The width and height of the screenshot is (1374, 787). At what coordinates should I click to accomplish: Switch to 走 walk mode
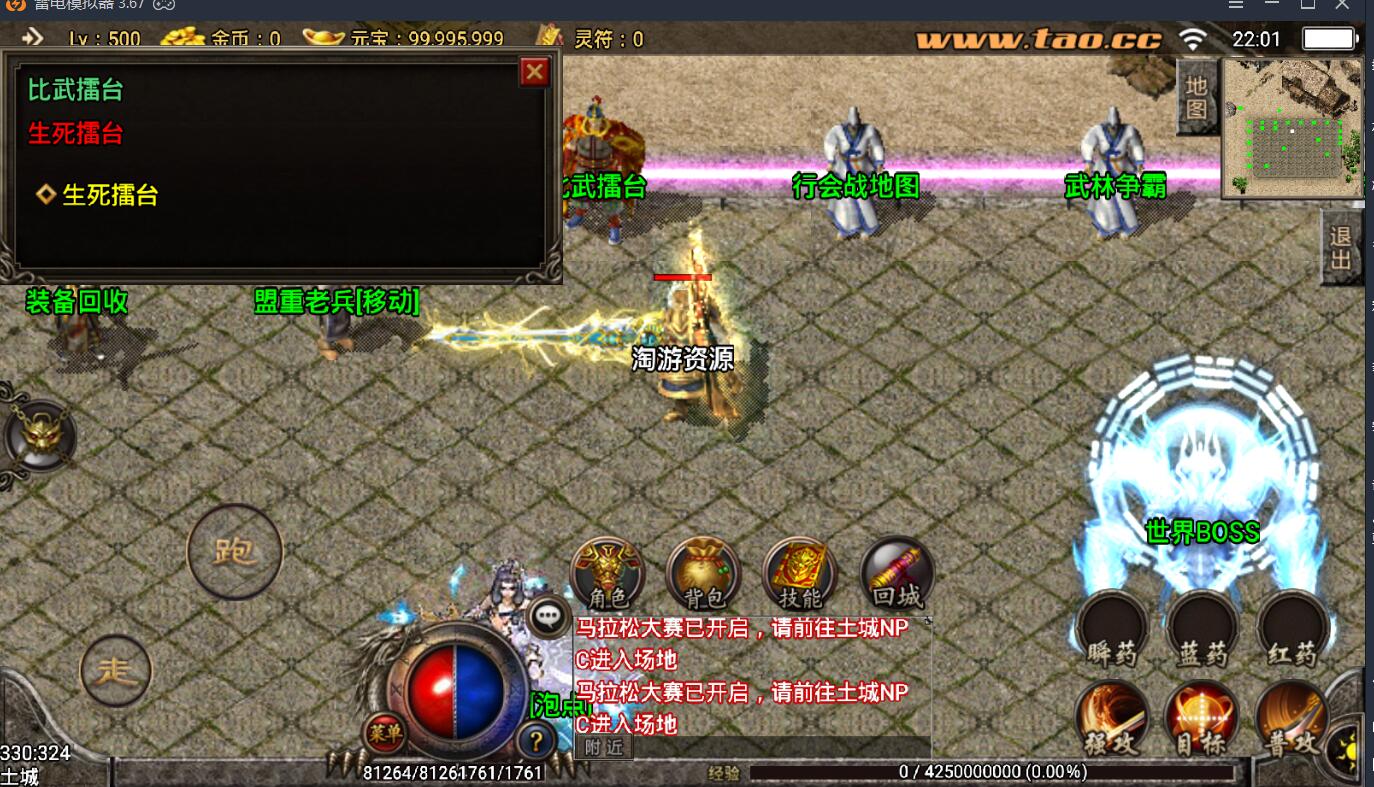(116, 671)
